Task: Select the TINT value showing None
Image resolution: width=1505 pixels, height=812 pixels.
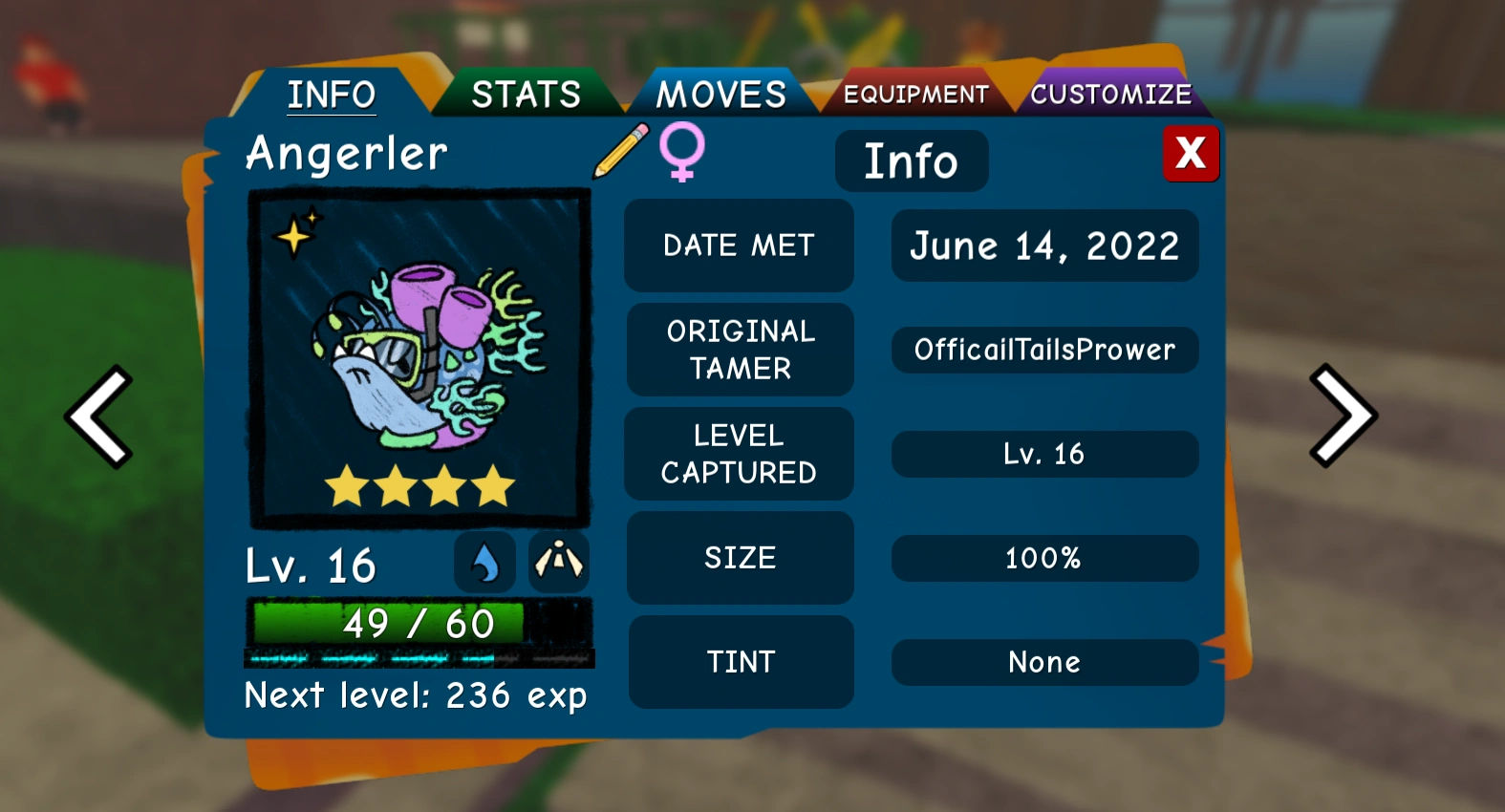Action: coord(1044,662)
